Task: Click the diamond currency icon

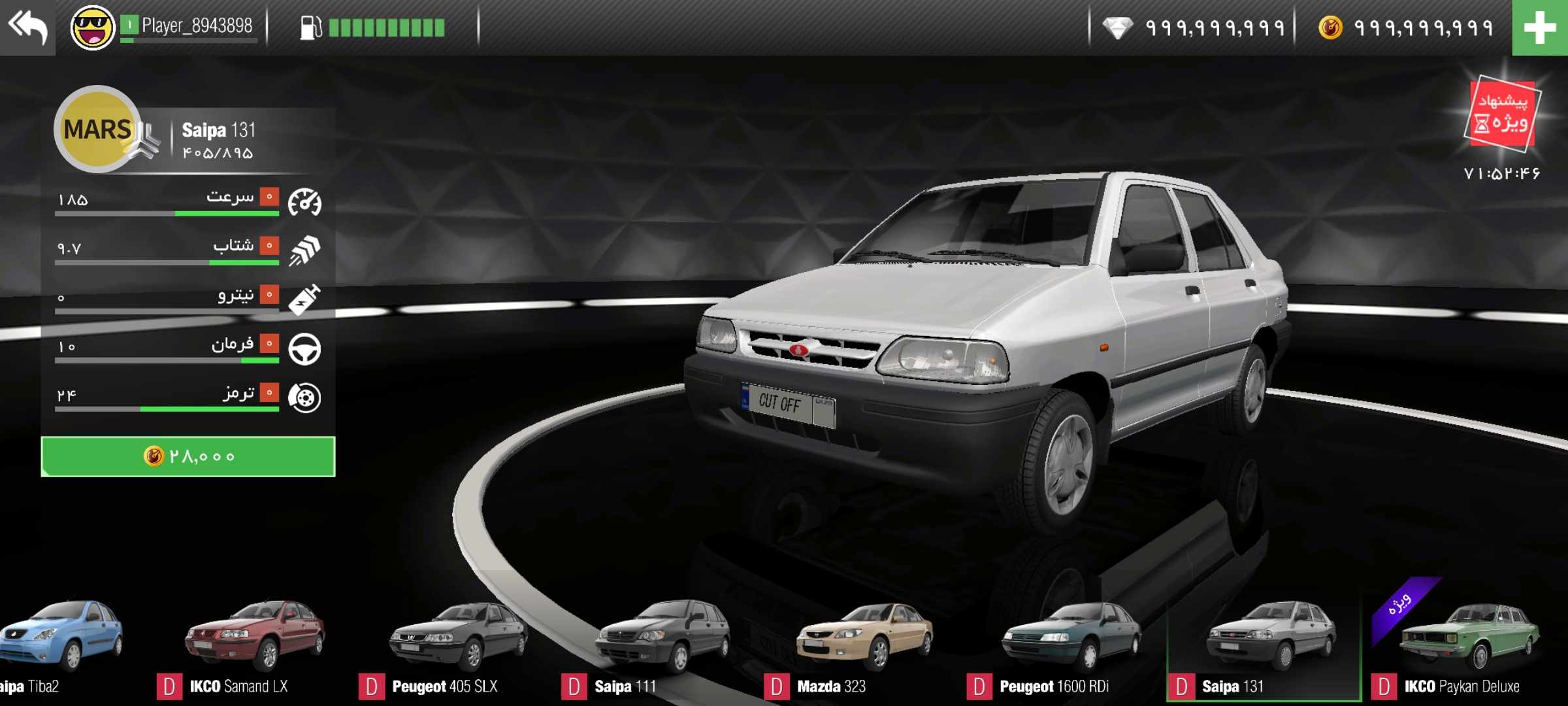Action: [1117, 28]
